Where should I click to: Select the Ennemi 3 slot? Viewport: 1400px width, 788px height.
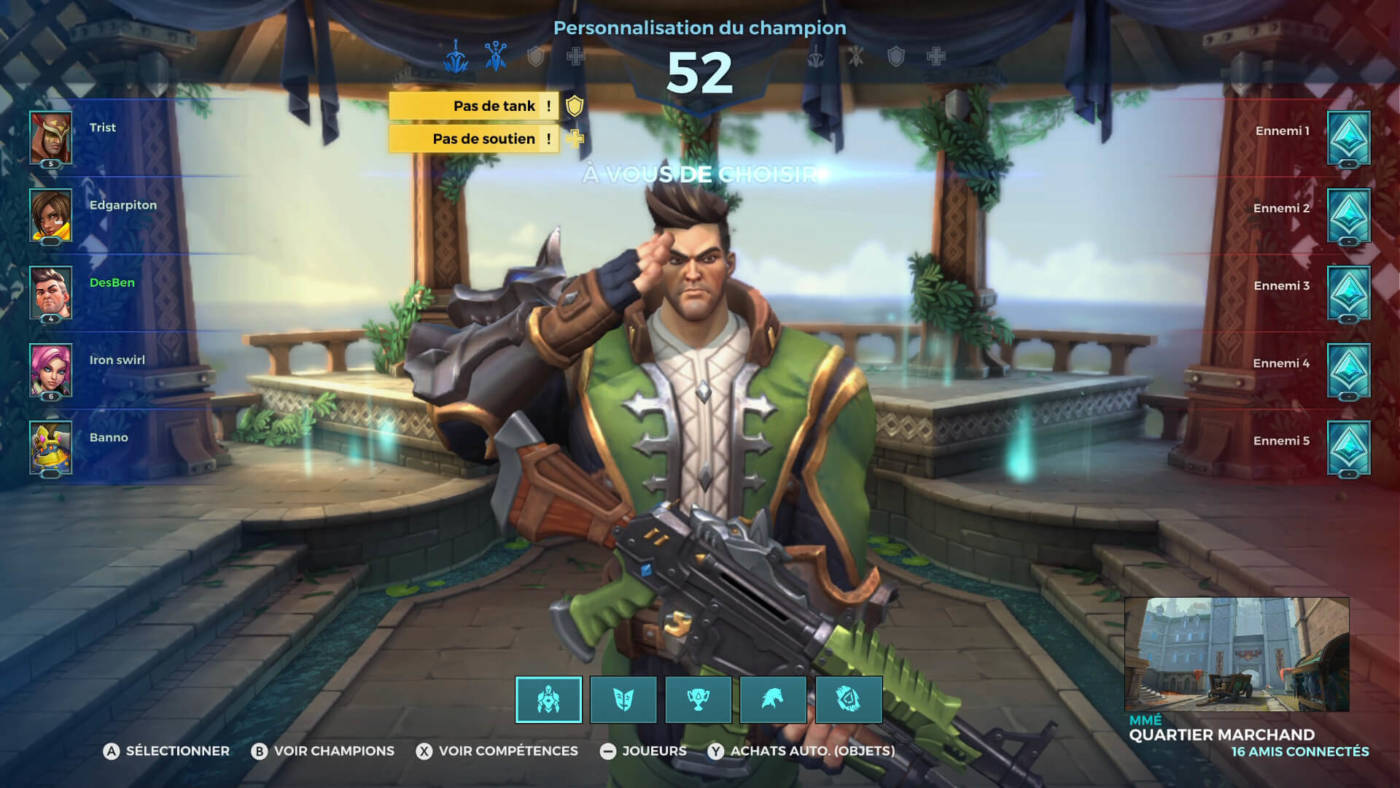point(1348,292)
